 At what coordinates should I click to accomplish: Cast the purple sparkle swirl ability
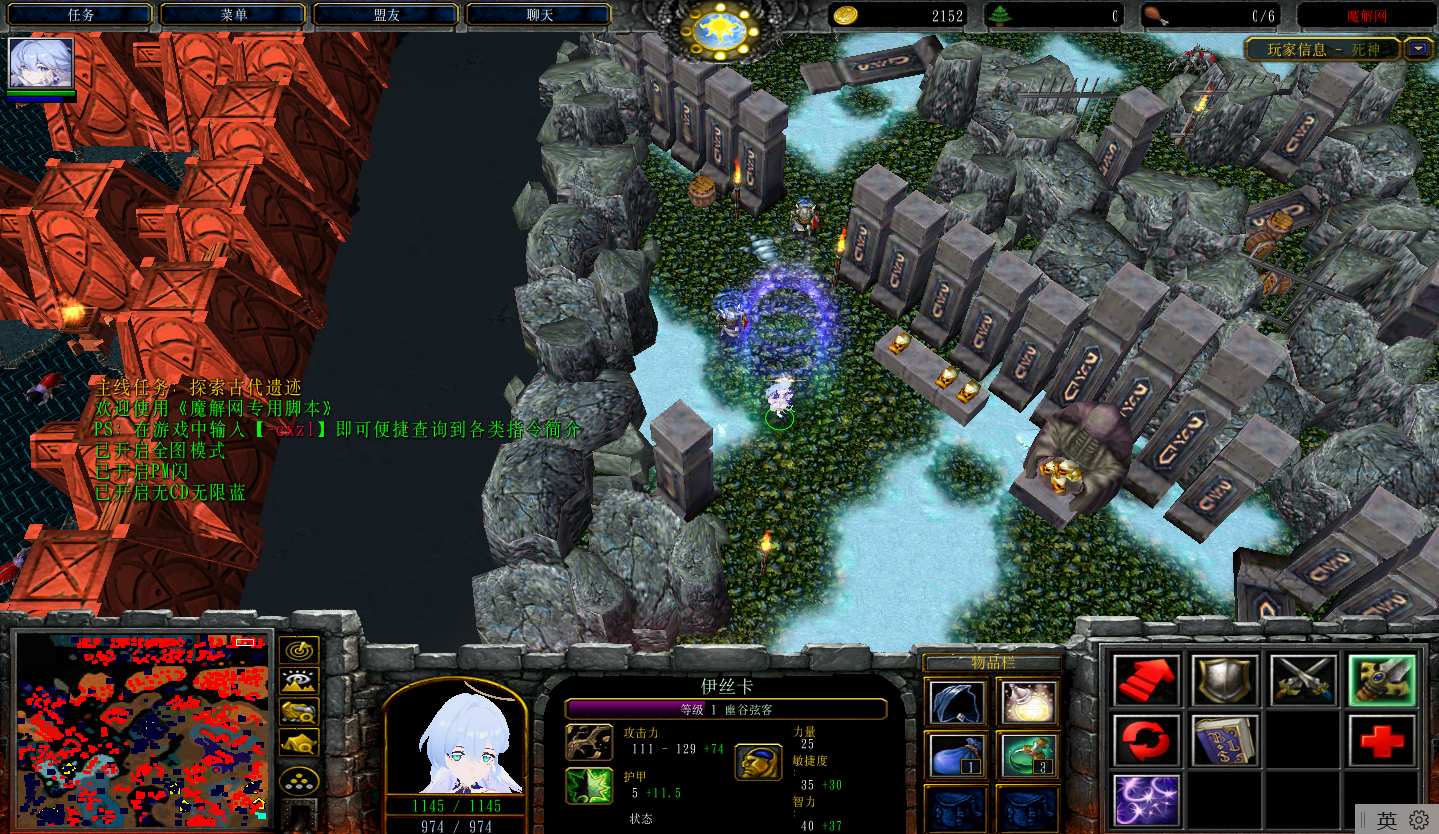point(1147,799)
